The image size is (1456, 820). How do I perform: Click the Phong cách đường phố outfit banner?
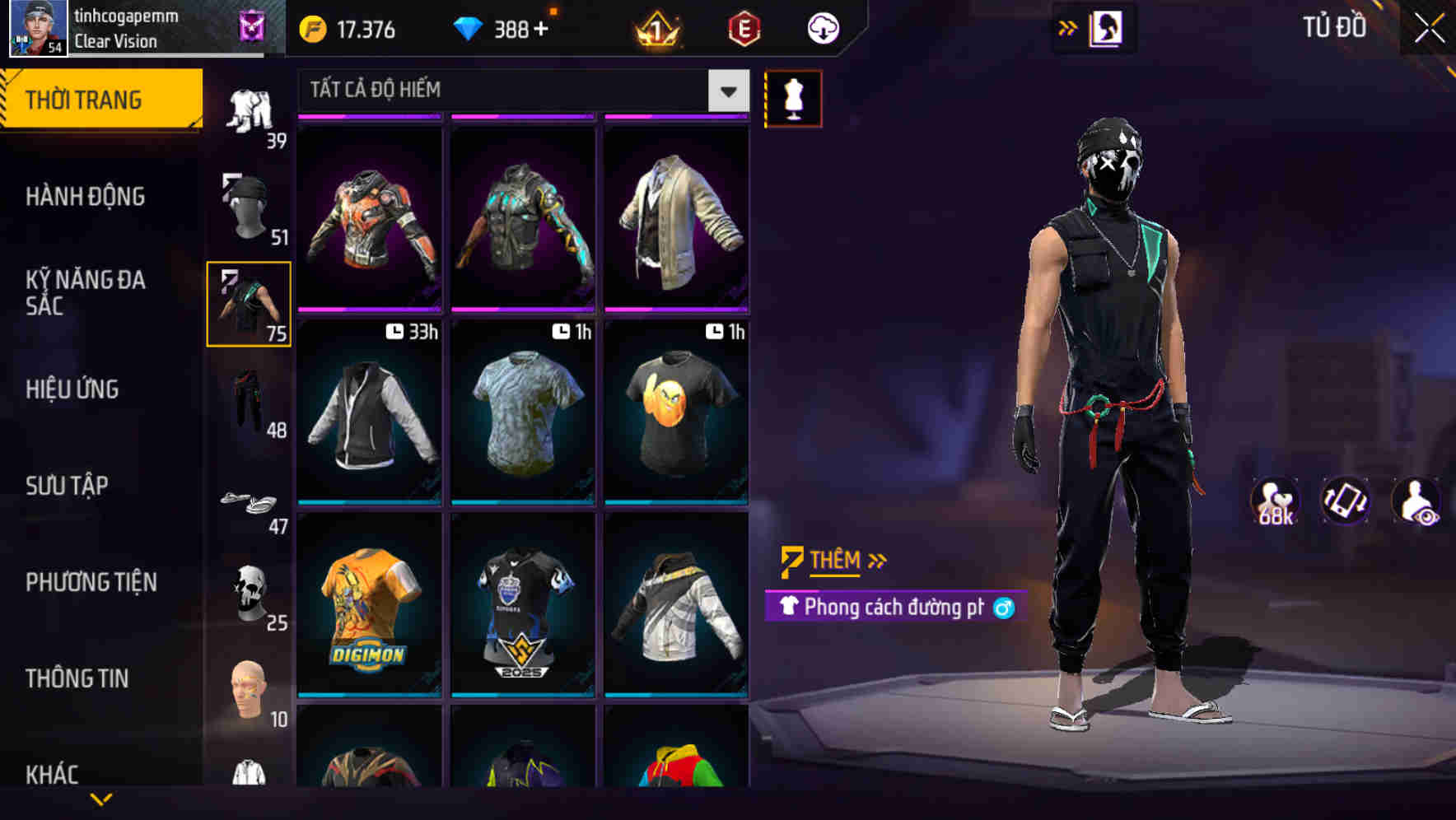pos(885,609)
